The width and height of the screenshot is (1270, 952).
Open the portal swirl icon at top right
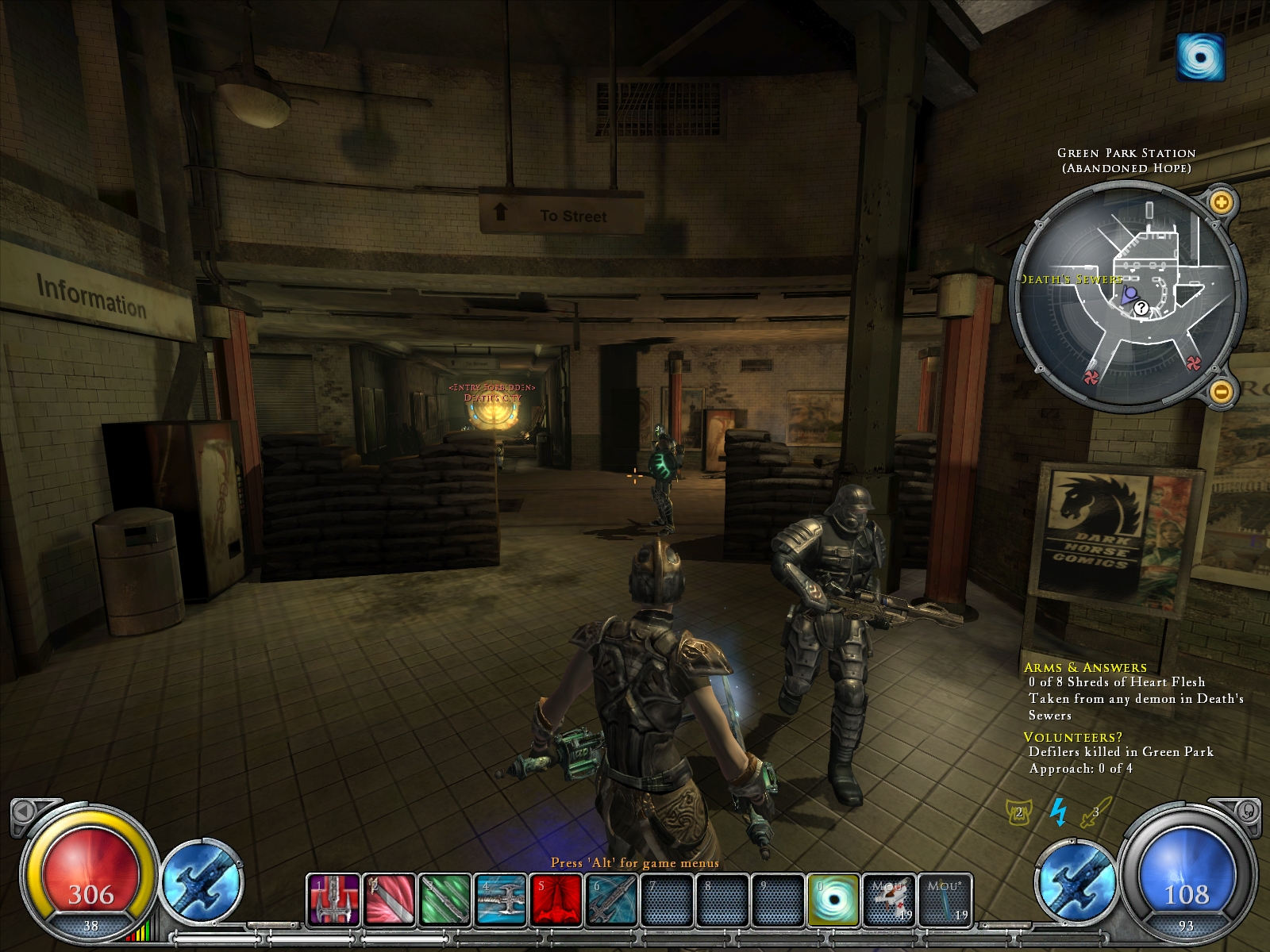click(x=1200, y=57)
